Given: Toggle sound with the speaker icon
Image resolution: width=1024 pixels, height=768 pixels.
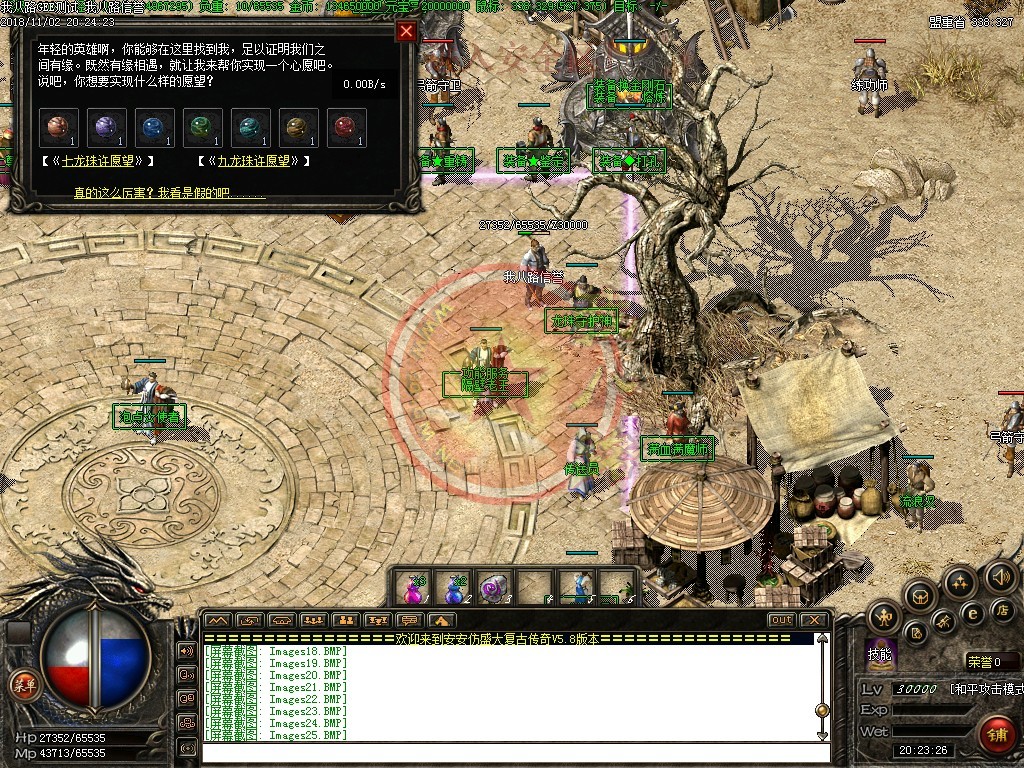Looking at the screenshot, I should (x=1000, y=577).
